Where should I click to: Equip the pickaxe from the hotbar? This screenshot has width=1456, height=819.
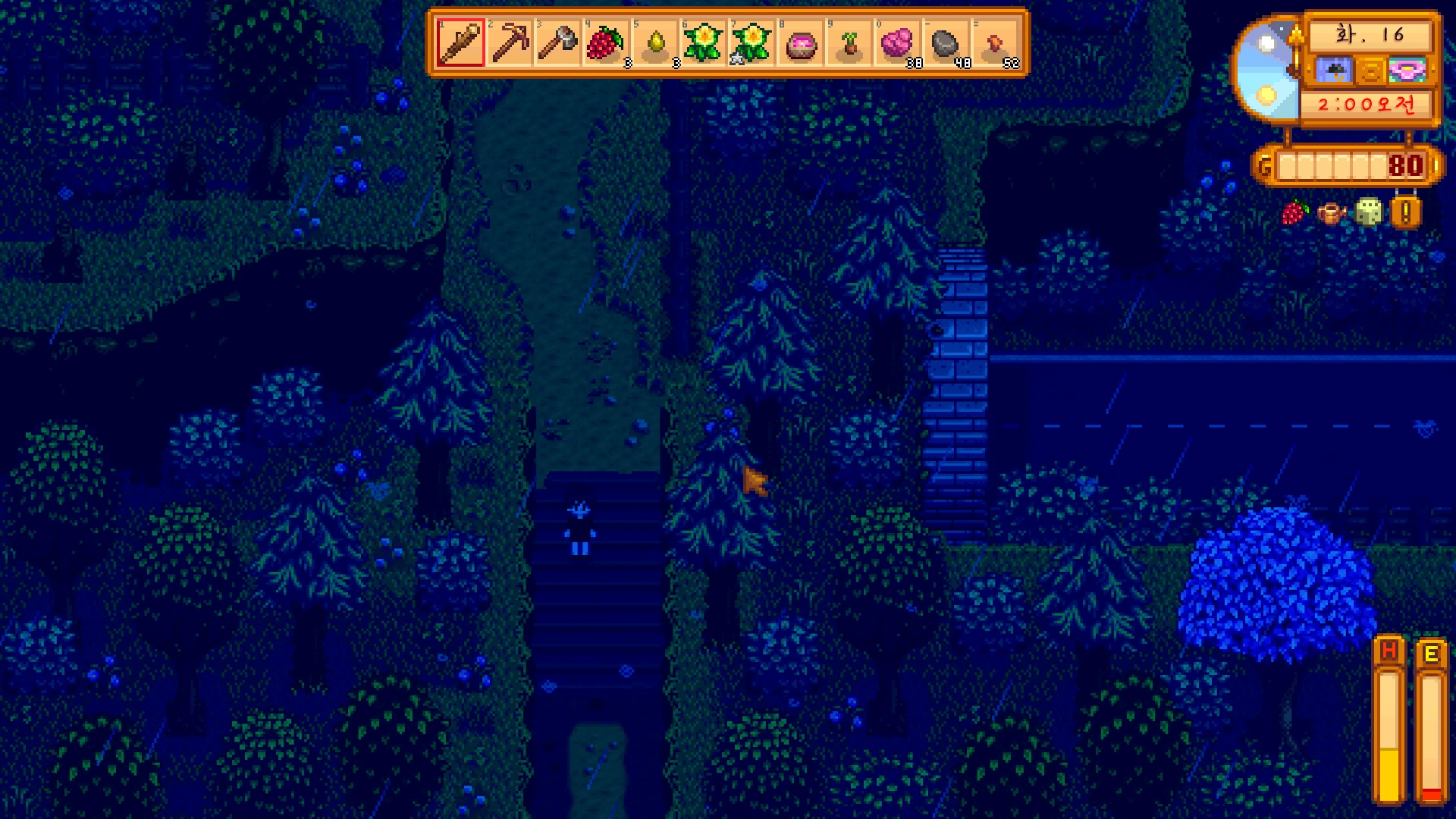[x=509, y=43]
